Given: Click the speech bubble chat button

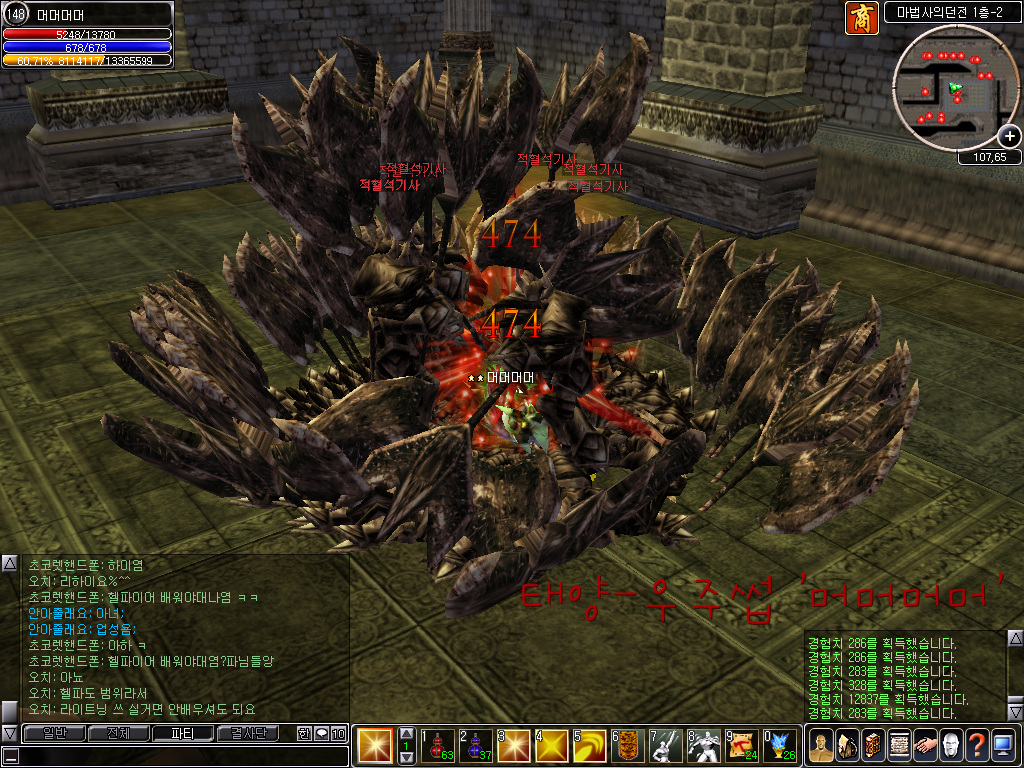Looking at the screenshot, I should [x=321, y=733].
